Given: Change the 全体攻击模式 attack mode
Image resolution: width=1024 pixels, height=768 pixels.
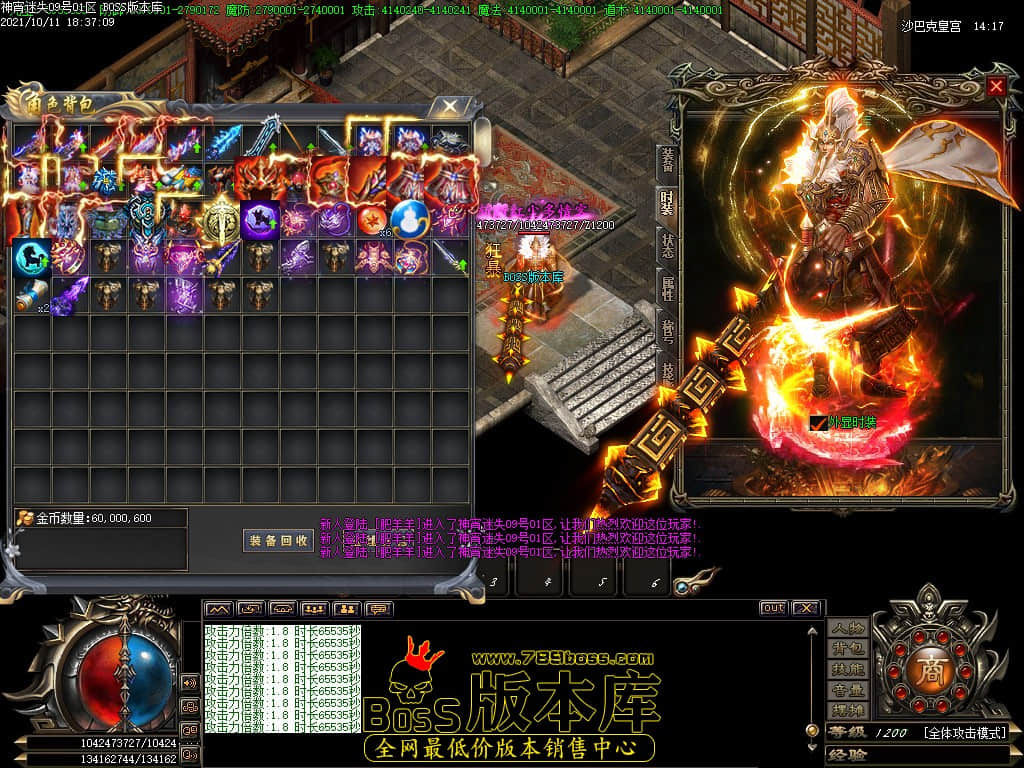Looking at the screenshot, I should [964, 733].
